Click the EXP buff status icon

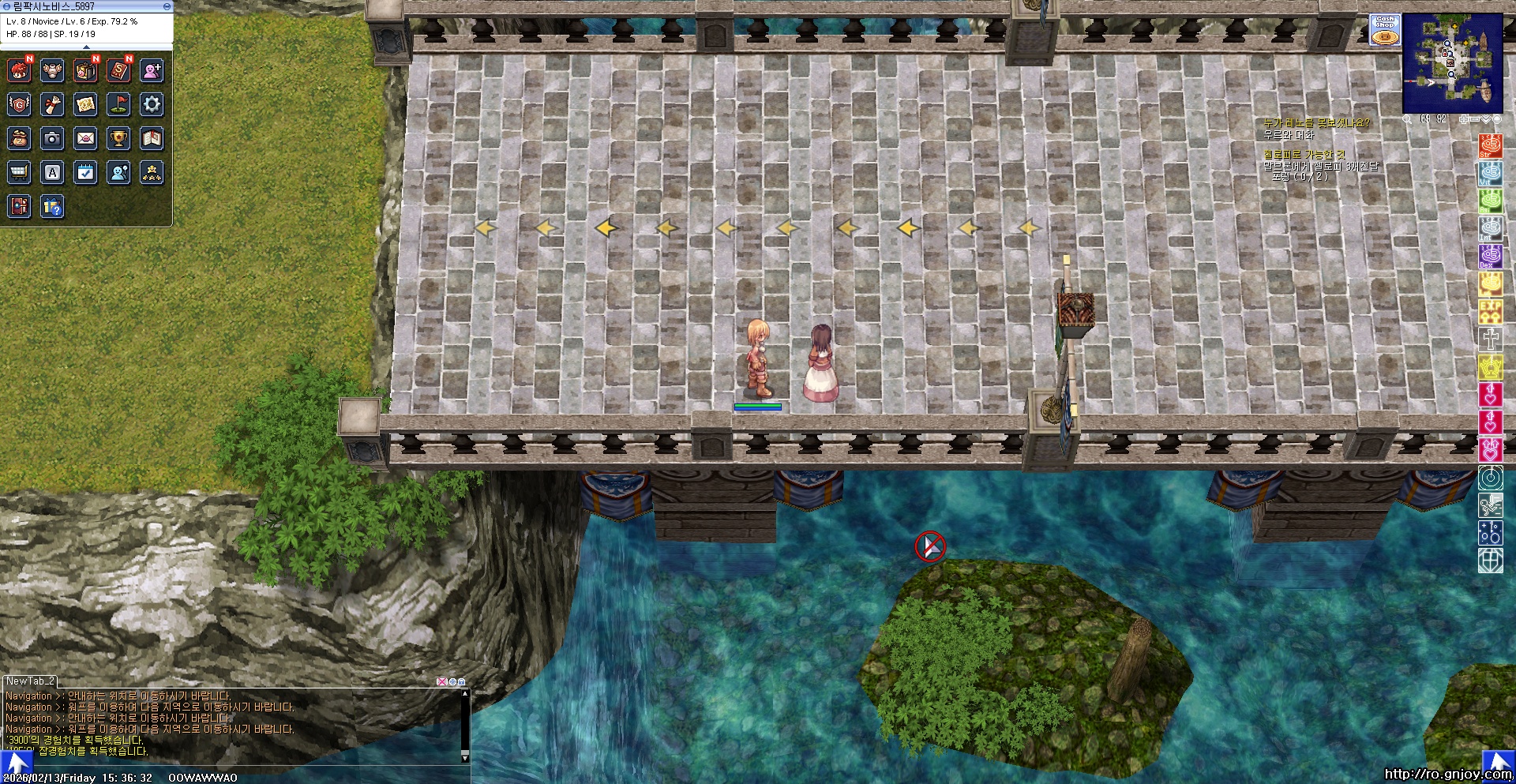coord(1490,310)
